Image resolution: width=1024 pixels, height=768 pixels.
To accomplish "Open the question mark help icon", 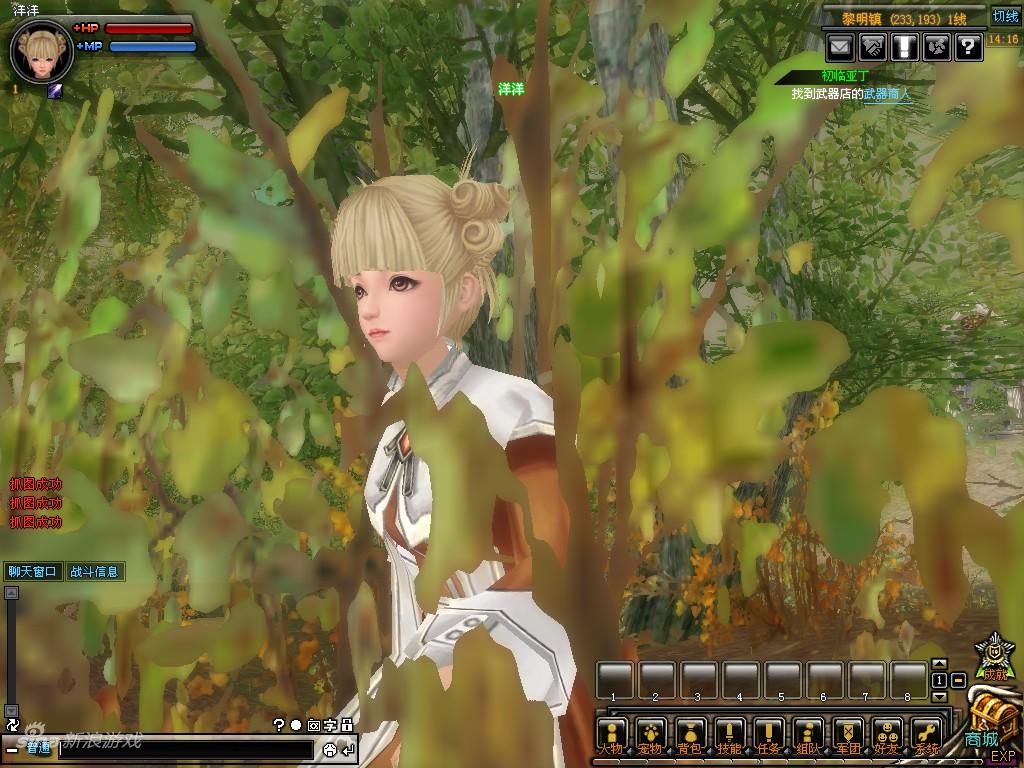I will [968, 46].
